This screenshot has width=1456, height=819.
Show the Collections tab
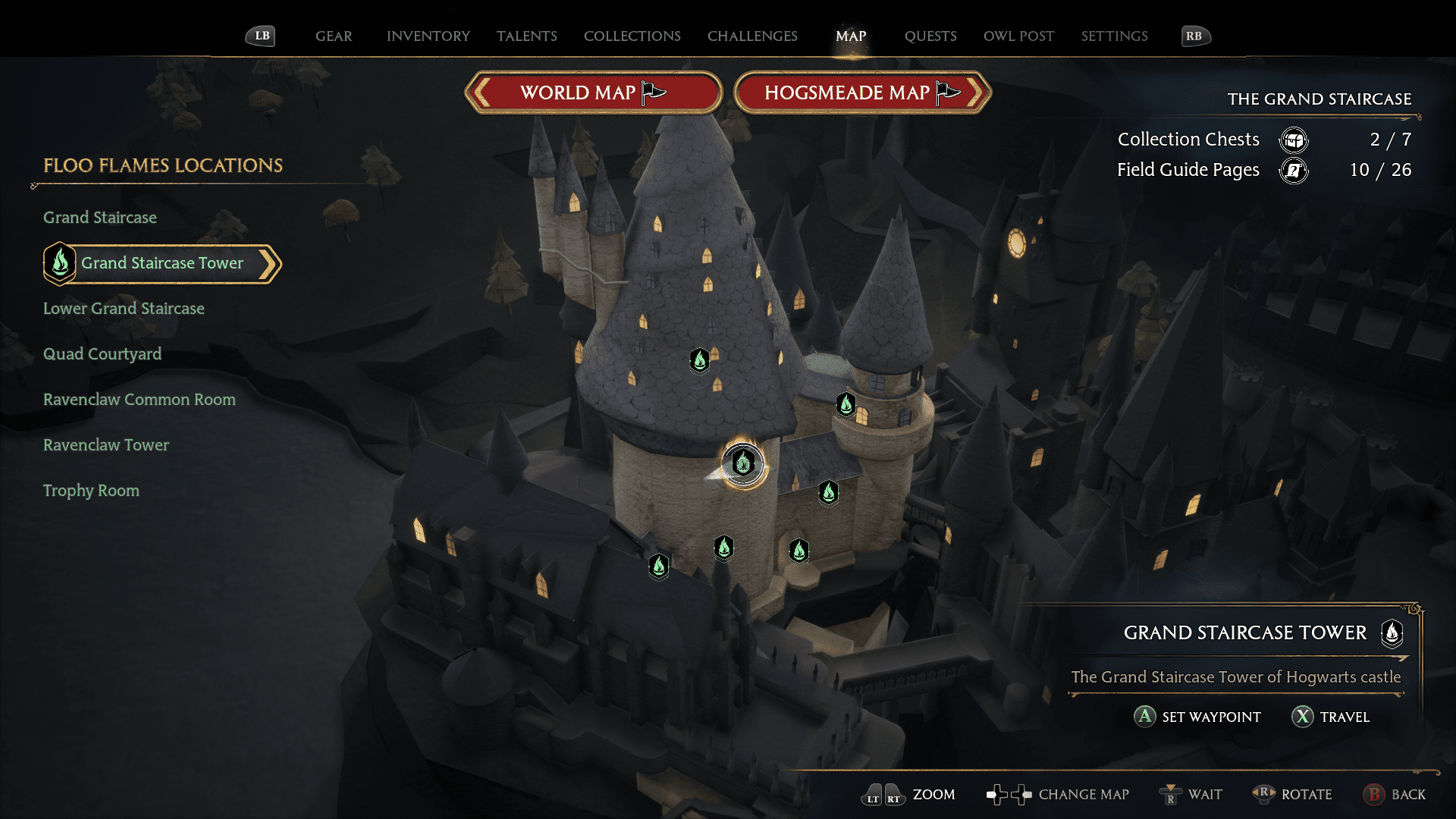point(632,36)
